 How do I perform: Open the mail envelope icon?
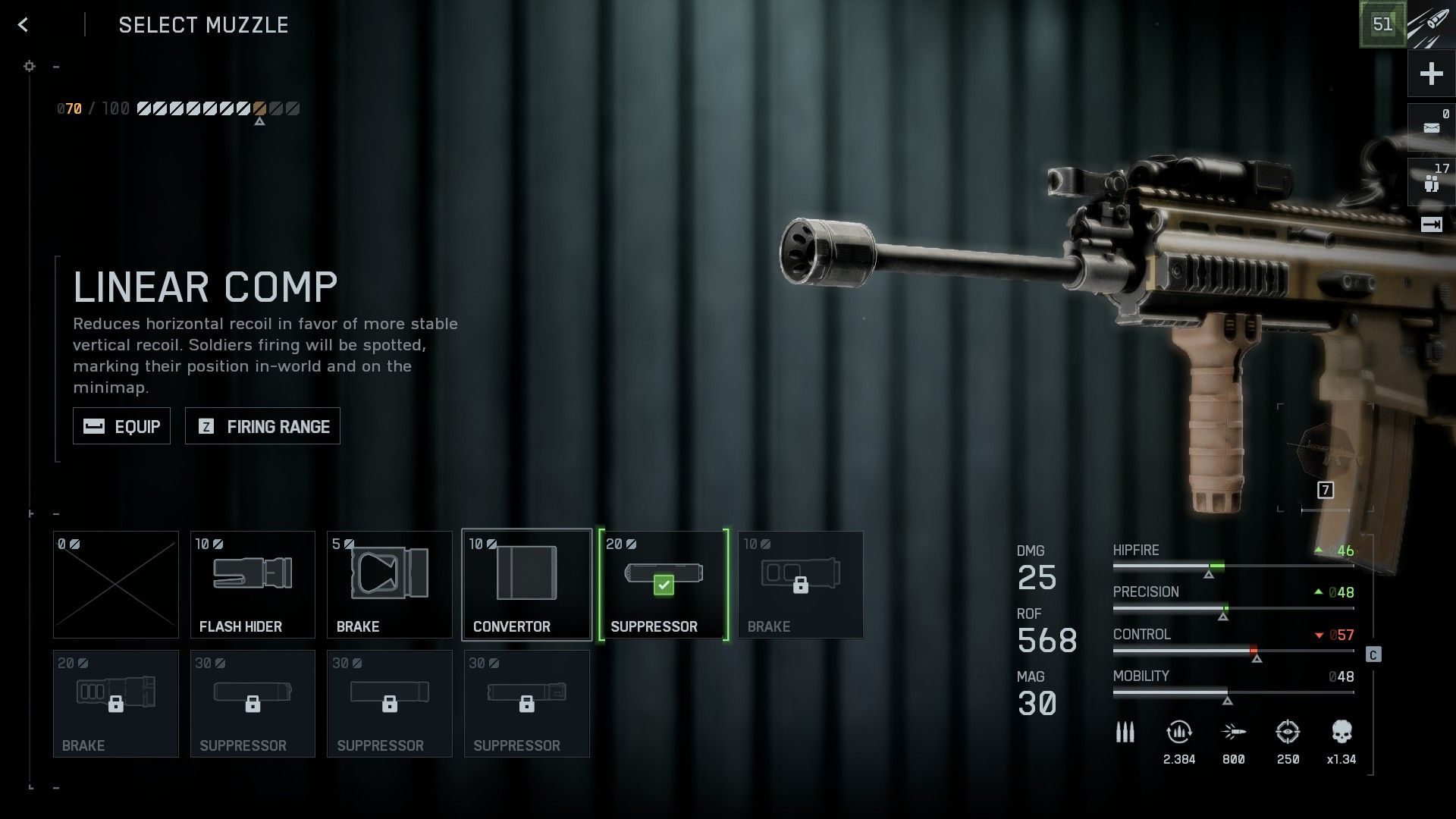(1431, 127)
